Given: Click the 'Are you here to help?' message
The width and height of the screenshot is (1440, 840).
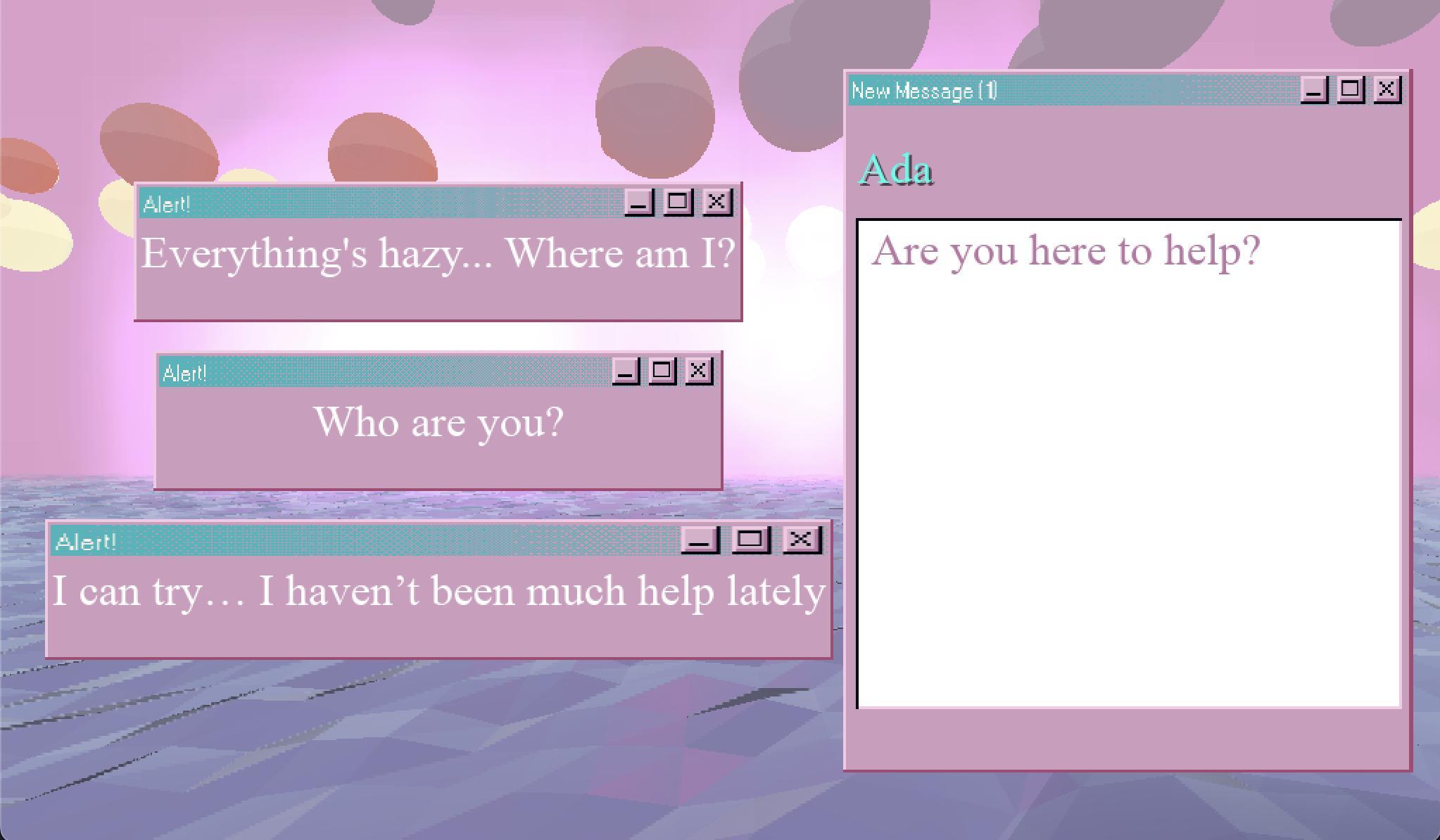Looking at the screenshot, I should pos(1066,252).
